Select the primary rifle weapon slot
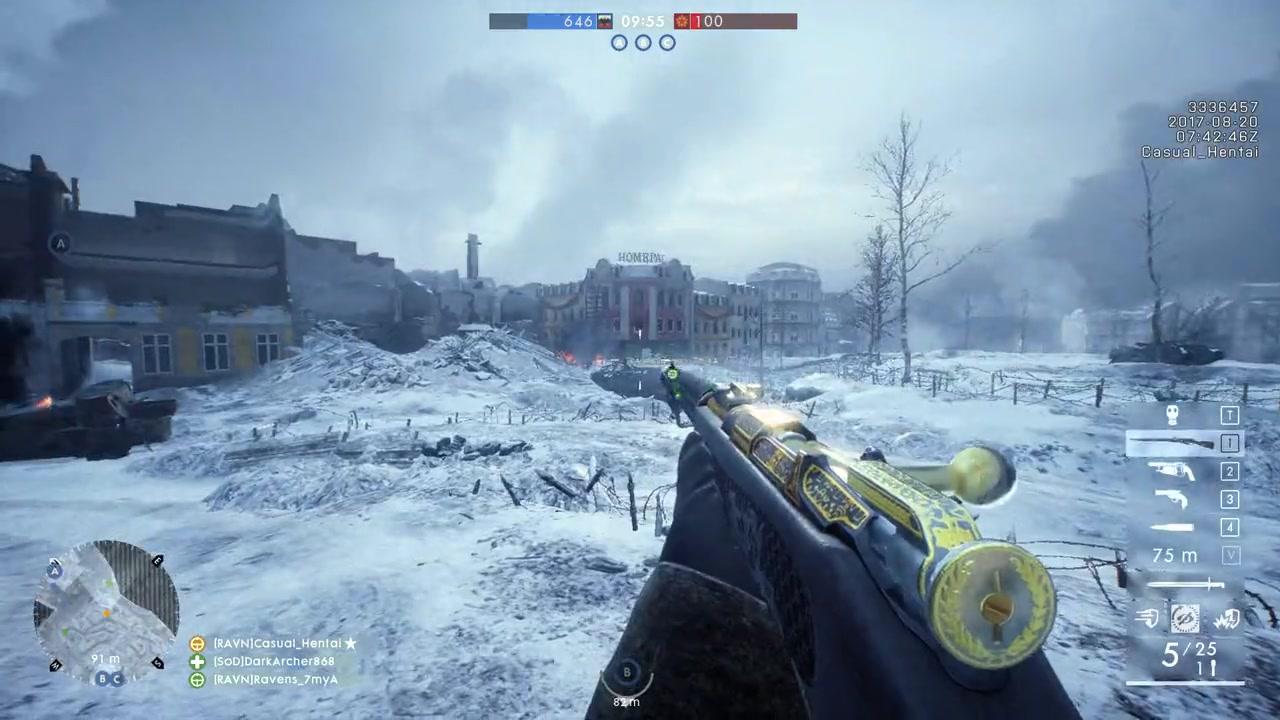Viewport: 1280px width, 720px height. pos(1172,443)
